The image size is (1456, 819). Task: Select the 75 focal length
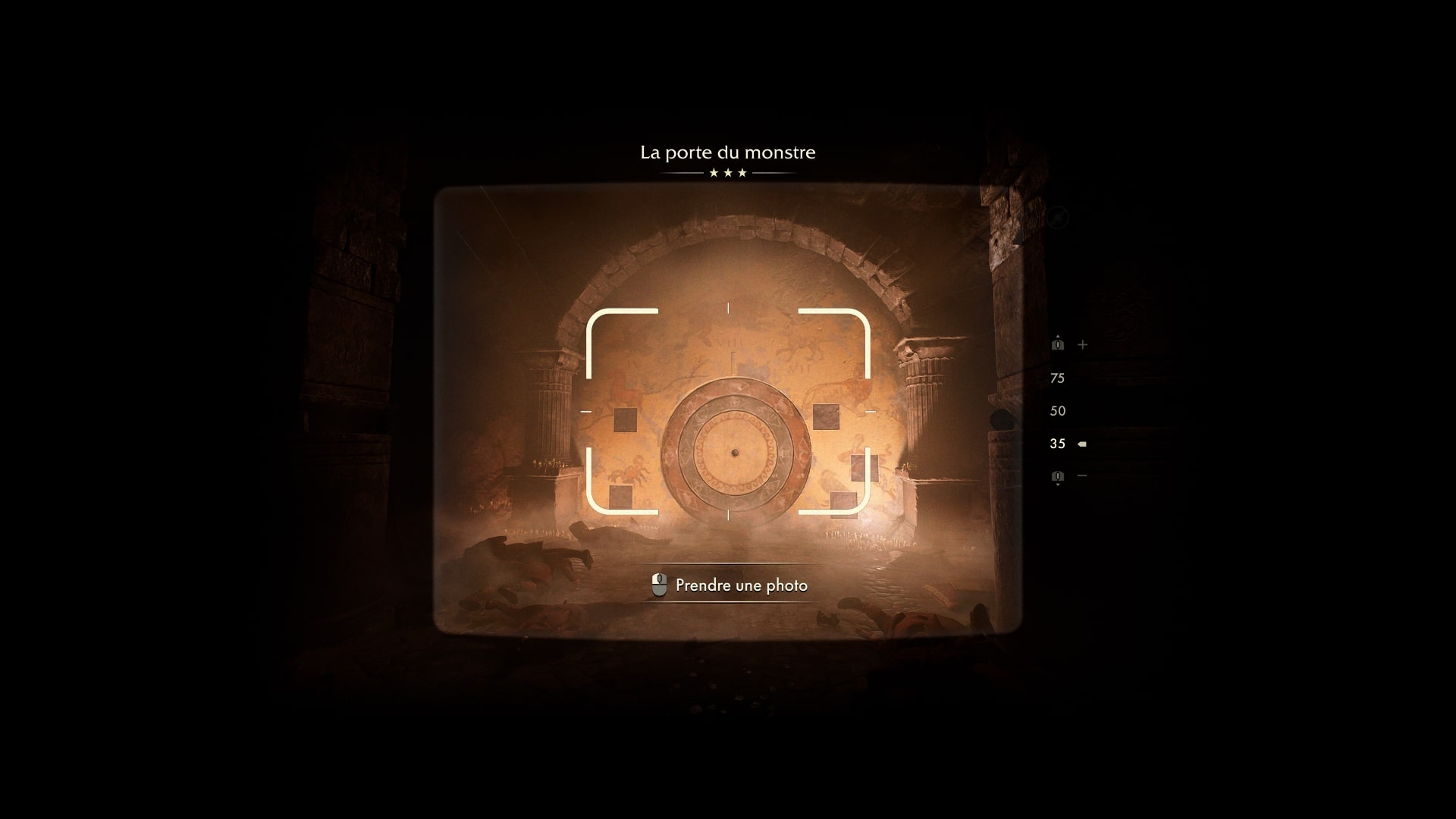1057,378
